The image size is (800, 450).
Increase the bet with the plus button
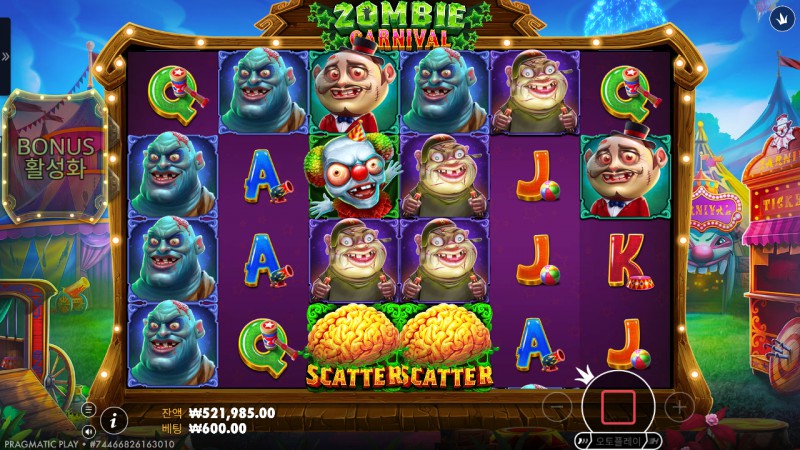[679, 406]
